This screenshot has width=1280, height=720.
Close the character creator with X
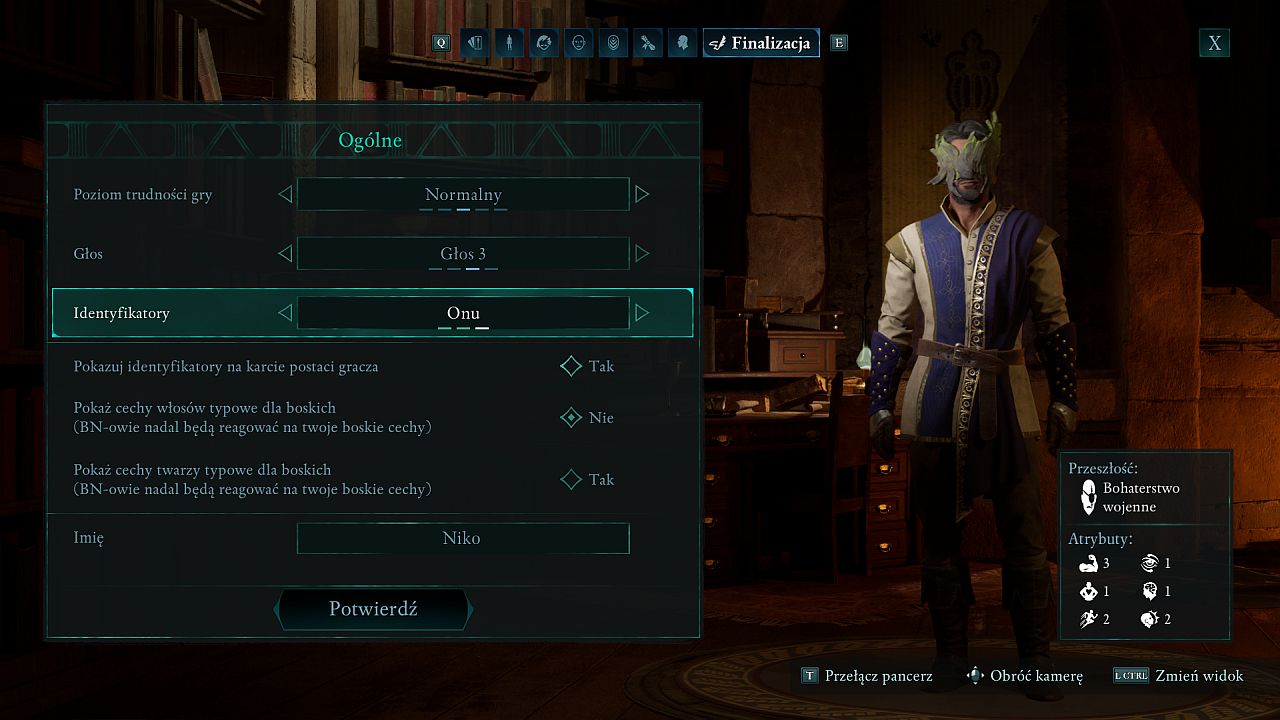tap(1214, 43)
